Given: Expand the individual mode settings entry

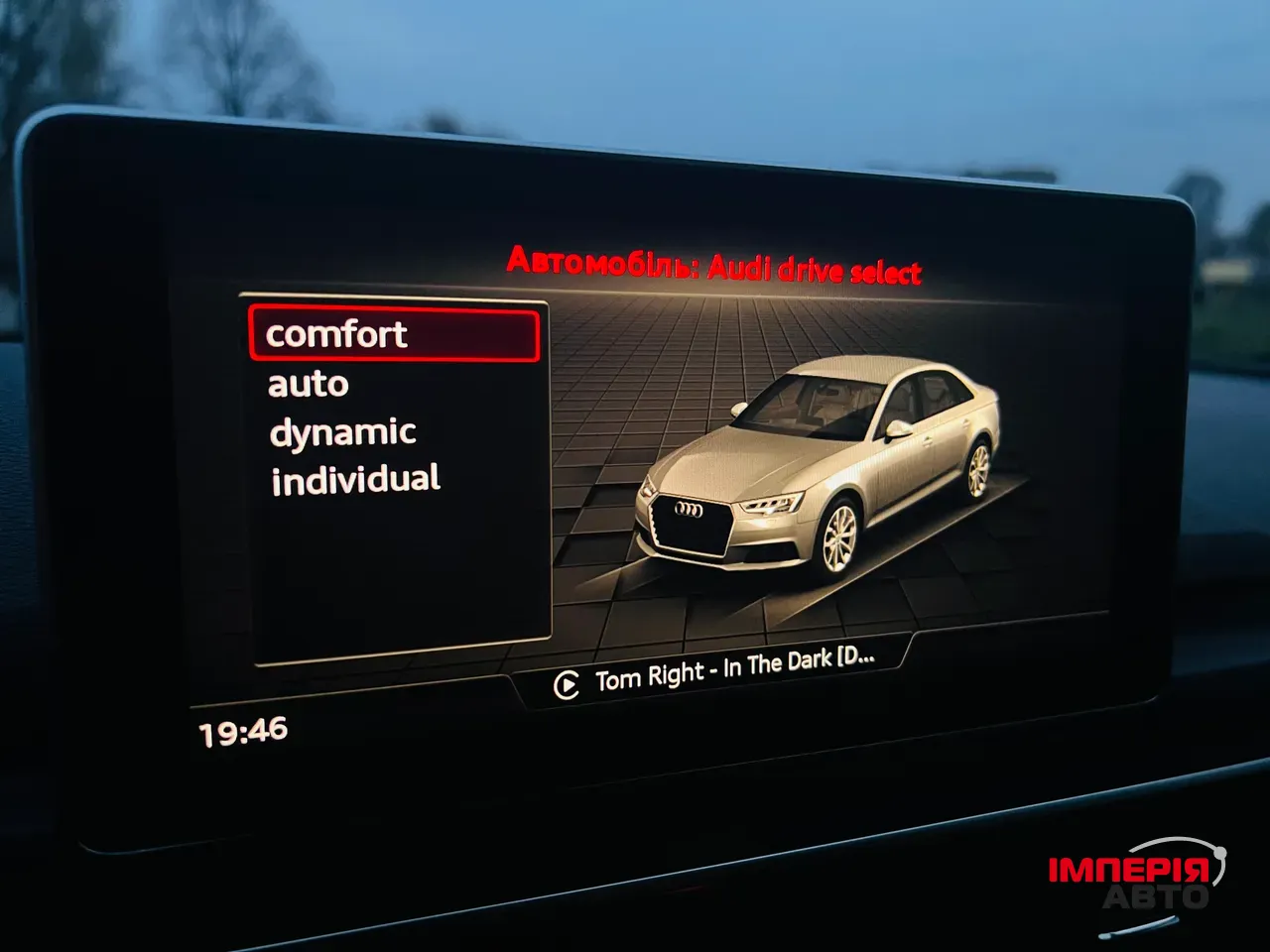Looking at the screenshot, I should pyautogui.click(x=354, y=478).
